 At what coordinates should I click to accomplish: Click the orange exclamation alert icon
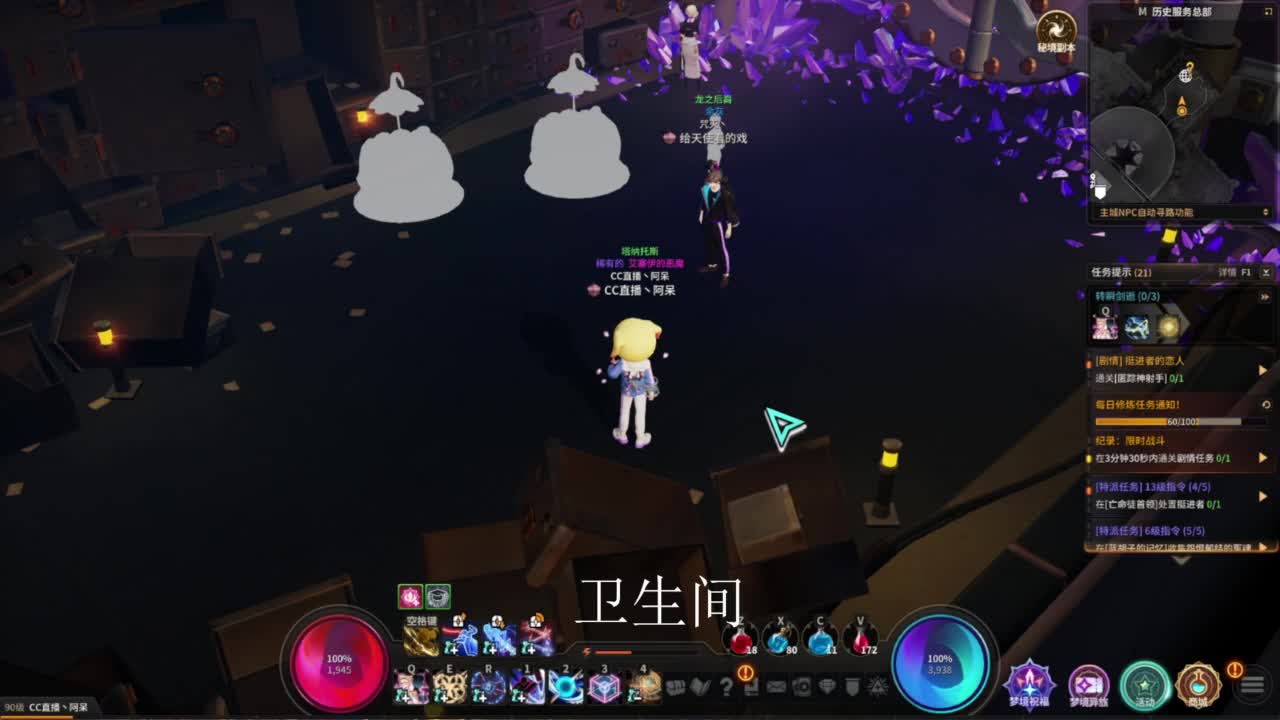tap(746, 673)
